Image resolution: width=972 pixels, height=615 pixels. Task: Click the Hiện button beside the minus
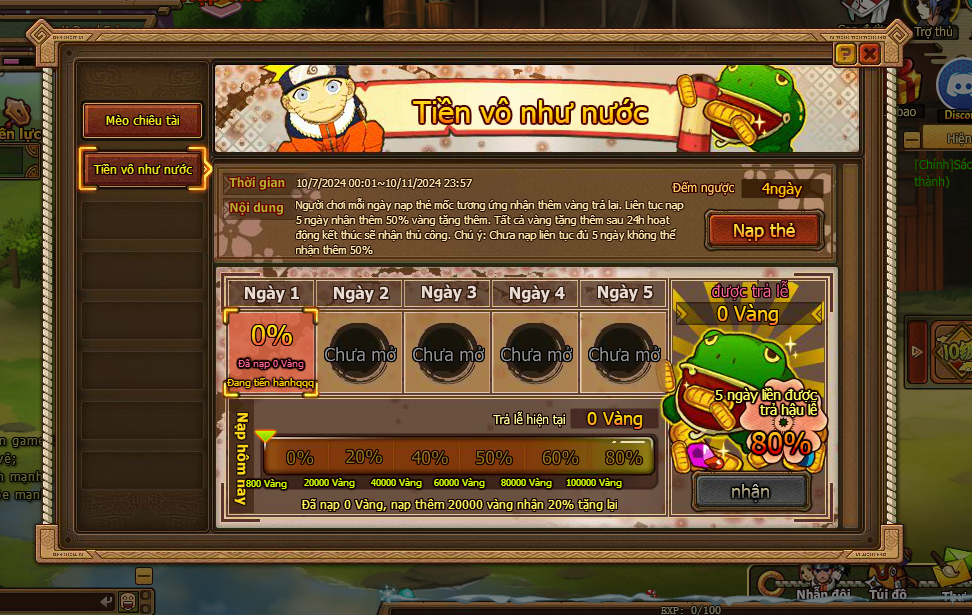point(956,139)
